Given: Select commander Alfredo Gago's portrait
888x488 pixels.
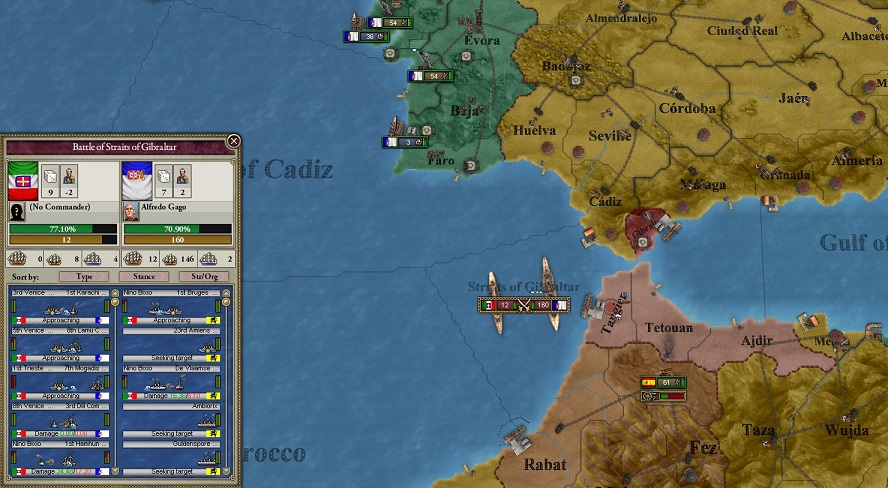Looking at the screenshot, I should point(130,212).
